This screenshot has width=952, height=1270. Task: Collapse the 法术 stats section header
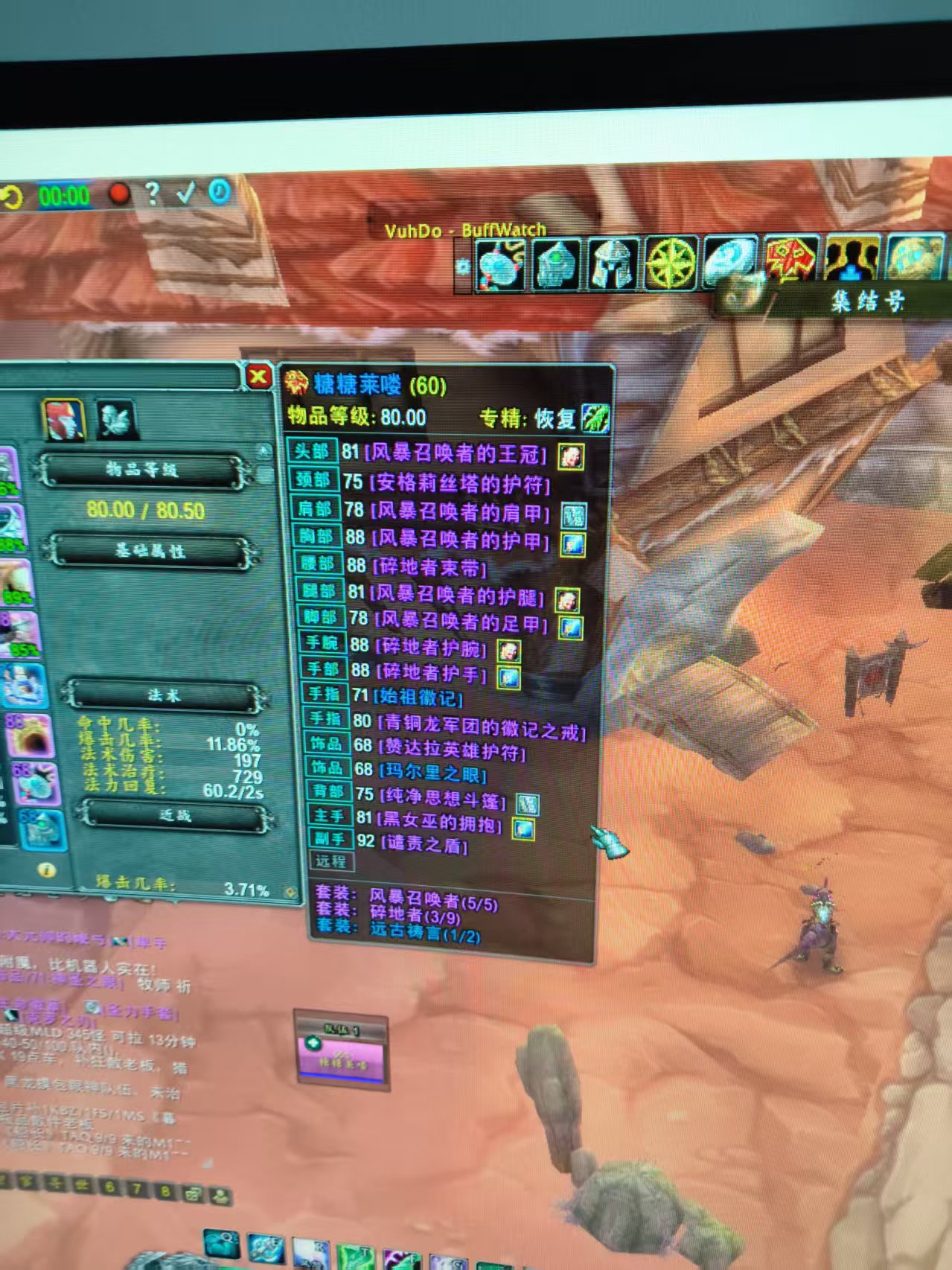point(164,695)
